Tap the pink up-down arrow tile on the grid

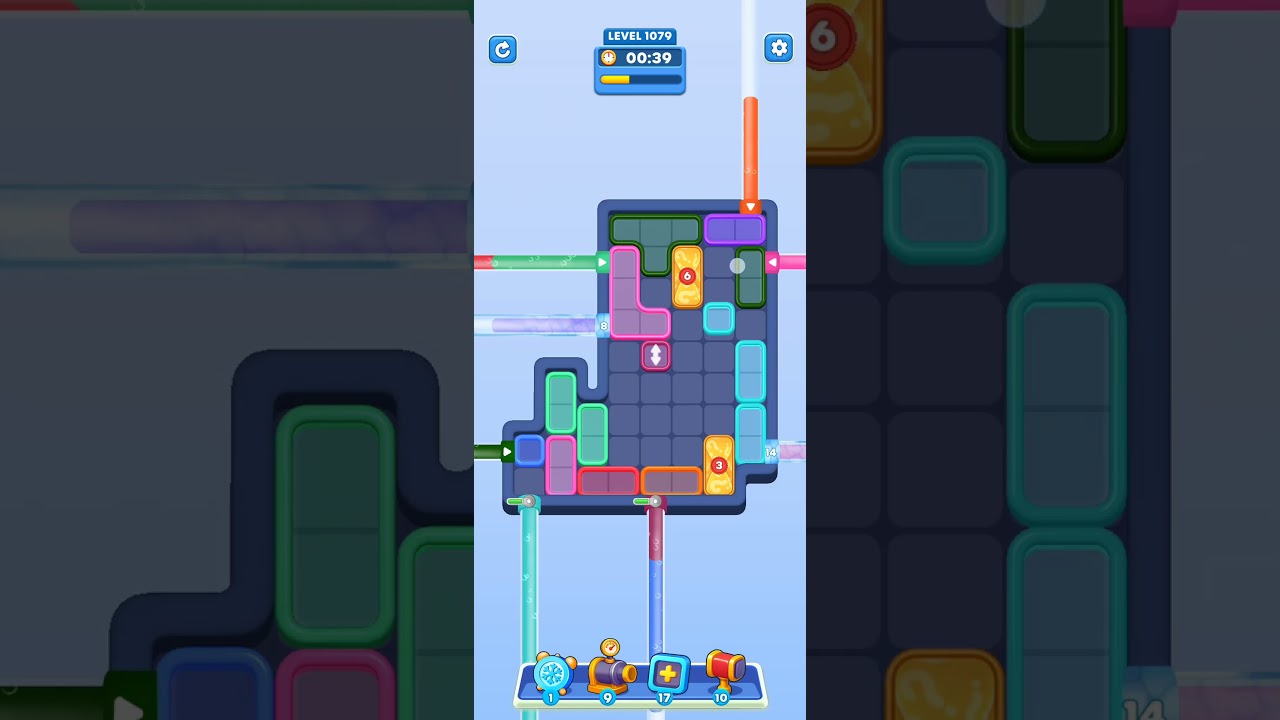(x=657, y=356)
